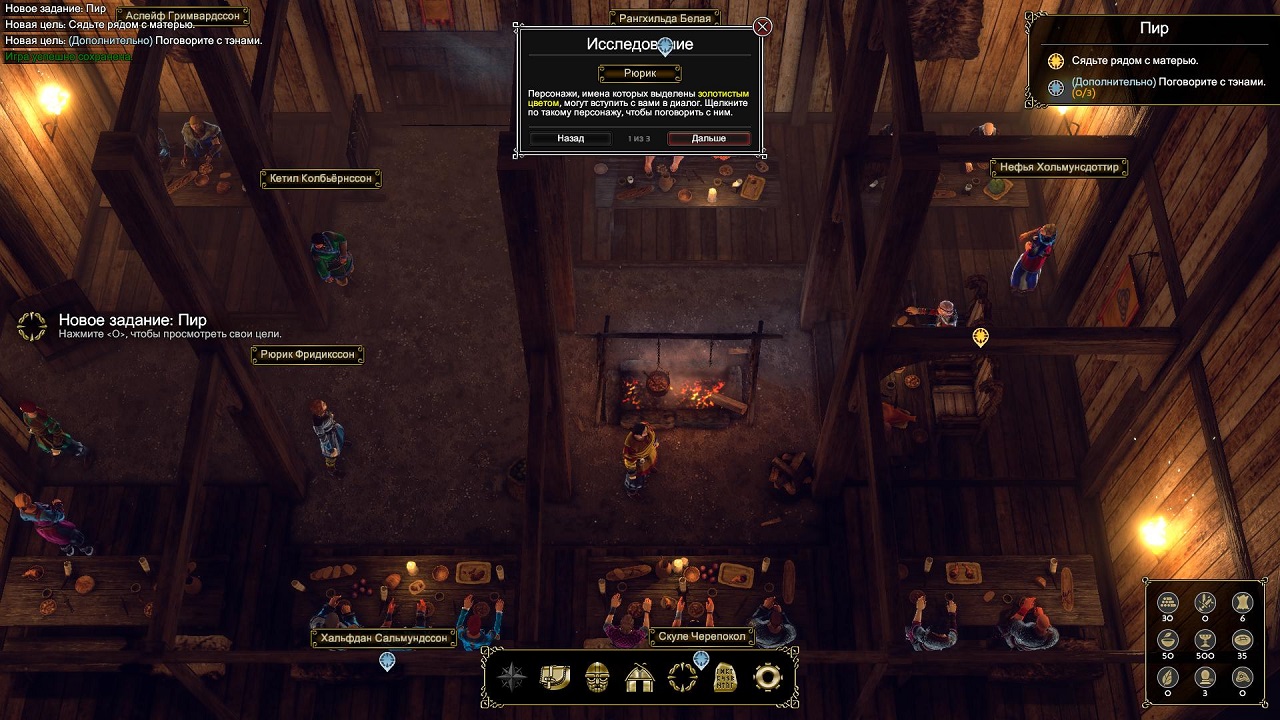
Task: Choose the Хальфдан Сальмундссон name label
Action: 383,638
